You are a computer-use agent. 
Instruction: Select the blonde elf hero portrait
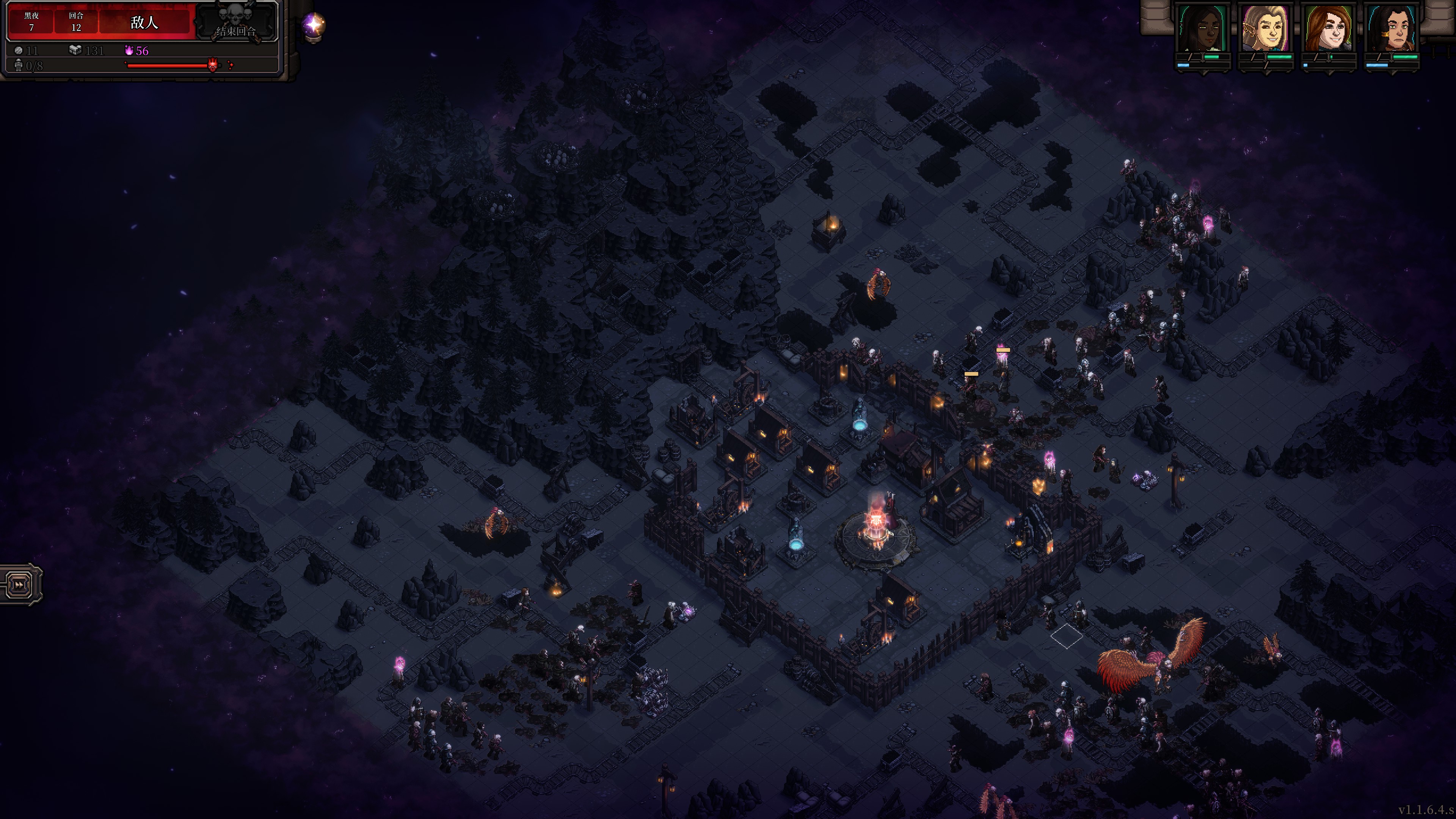[1265, 28]
